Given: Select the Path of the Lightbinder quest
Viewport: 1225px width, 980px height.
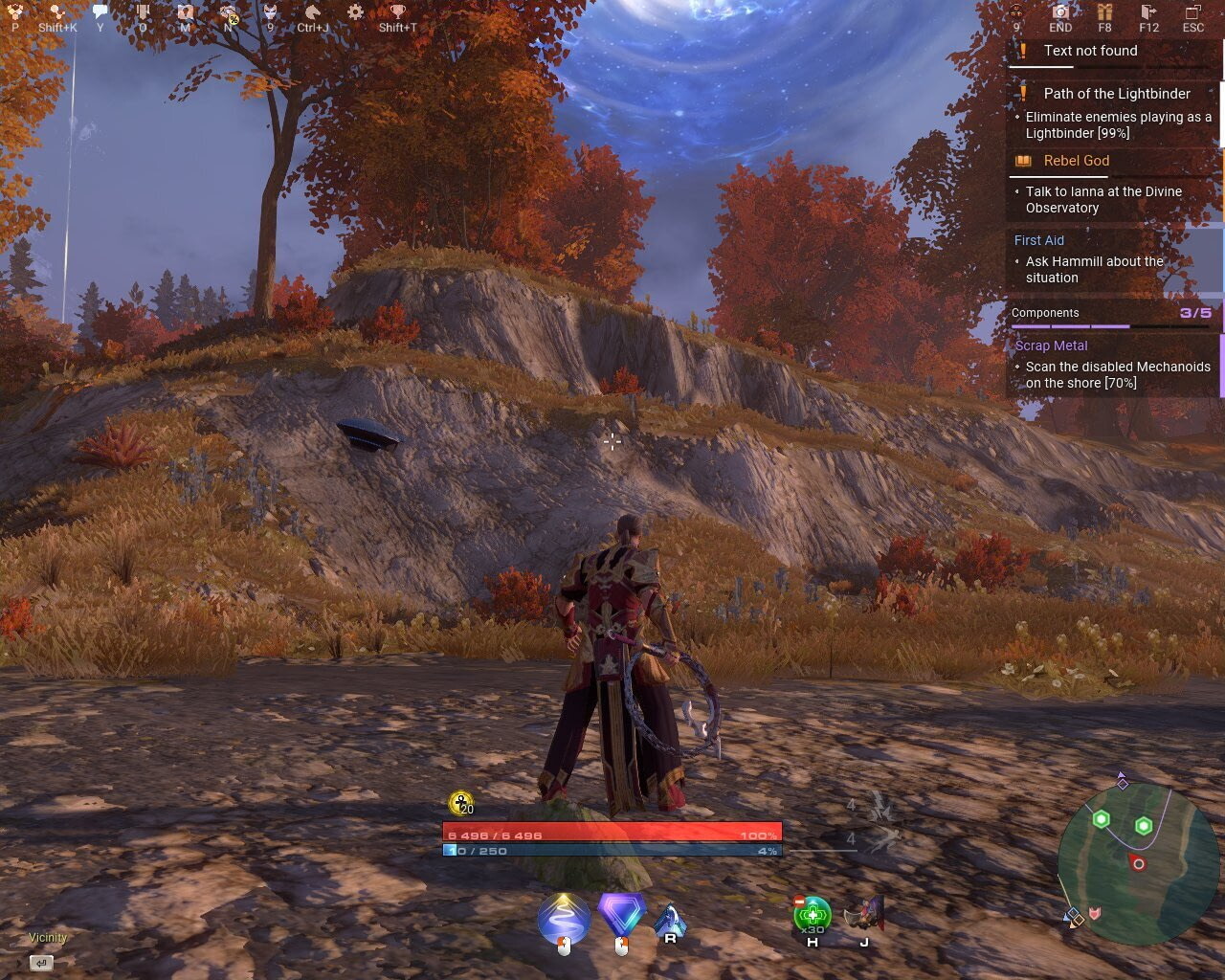Looking at the screenshot, I should pyautogui.click(x=1117, y=94).
